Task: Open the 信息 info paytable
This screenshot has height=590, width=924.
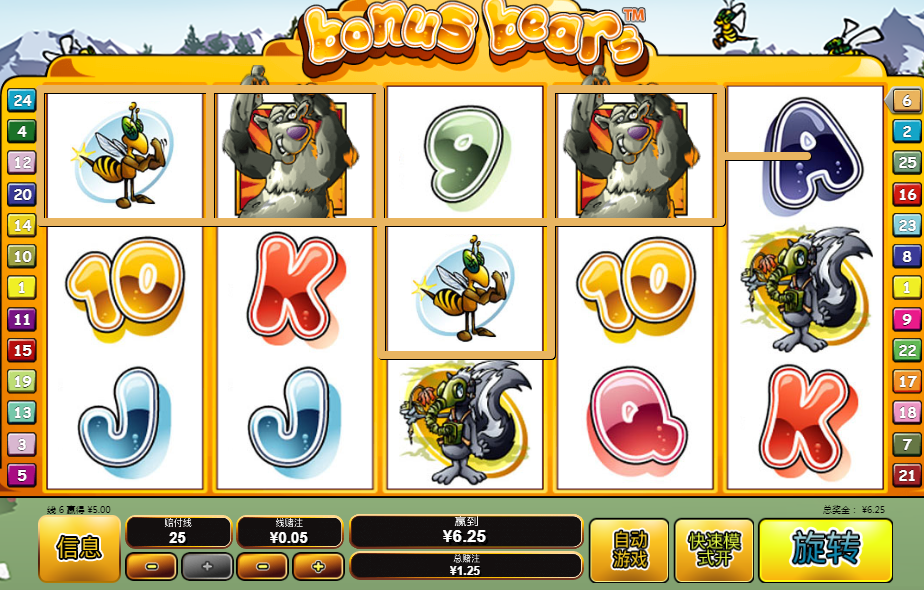Action: [x=79, y=548]
